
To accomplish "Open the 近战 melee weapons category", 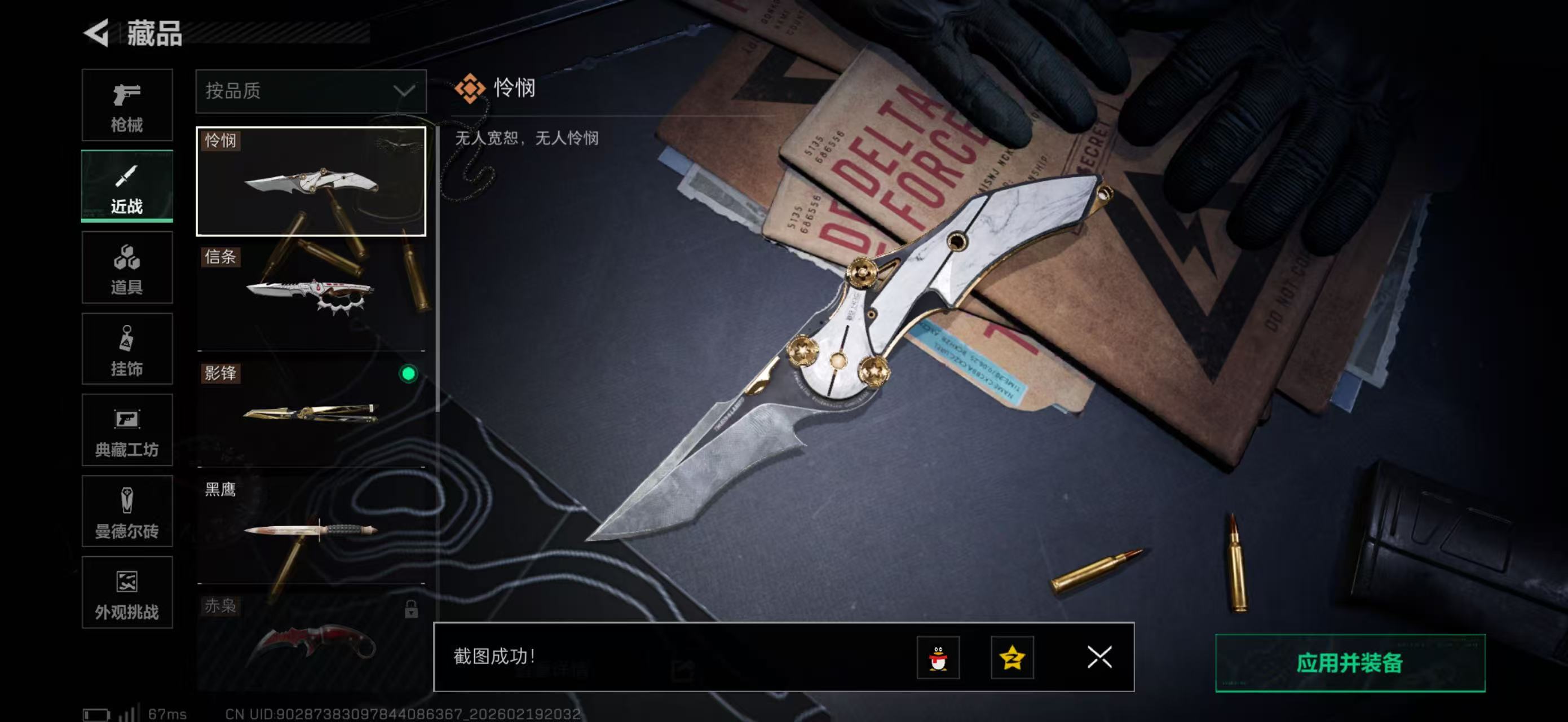I will tap(127, 187).
